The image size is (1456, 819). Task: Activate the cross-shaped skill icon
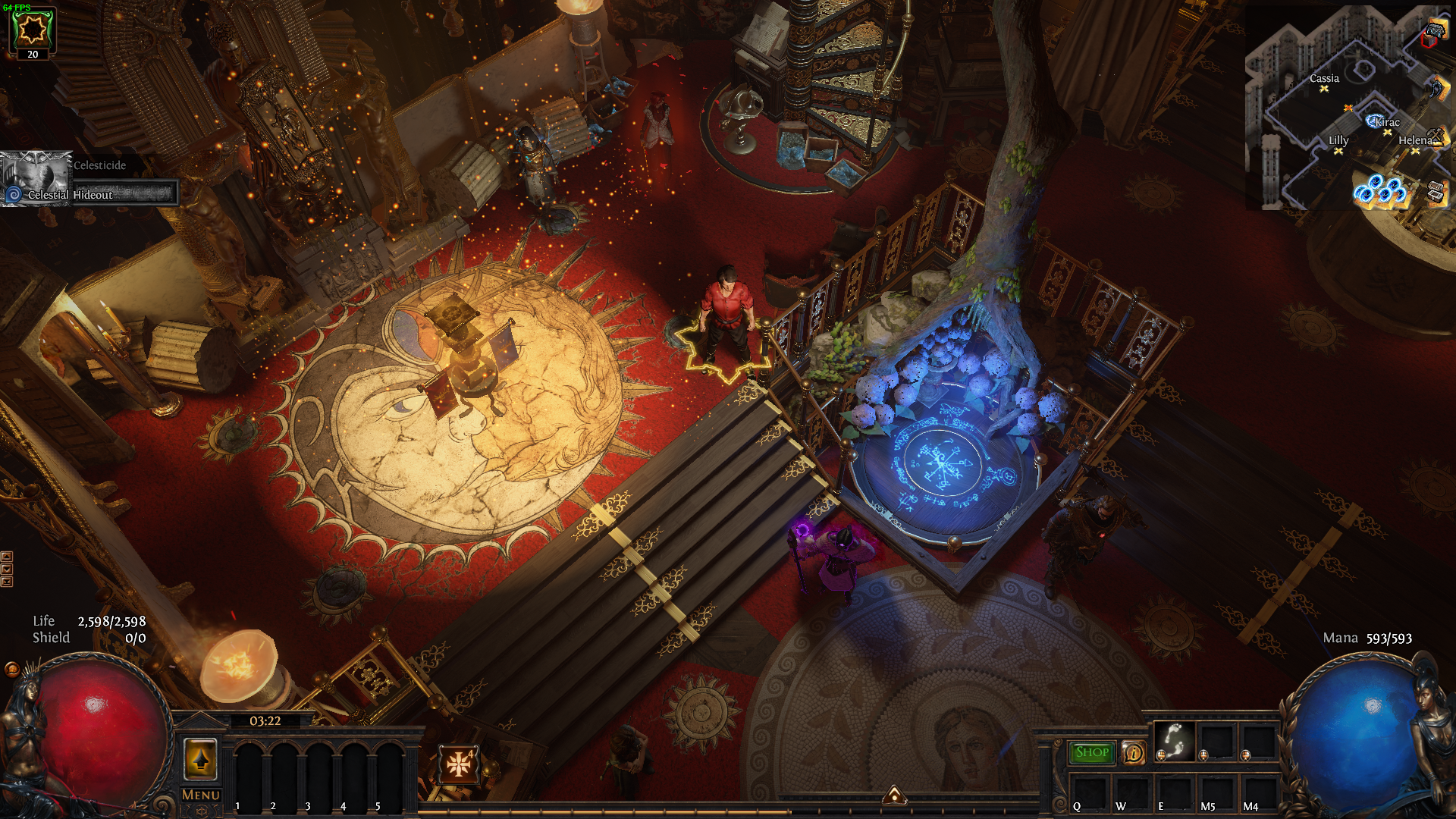pos(458,764)
